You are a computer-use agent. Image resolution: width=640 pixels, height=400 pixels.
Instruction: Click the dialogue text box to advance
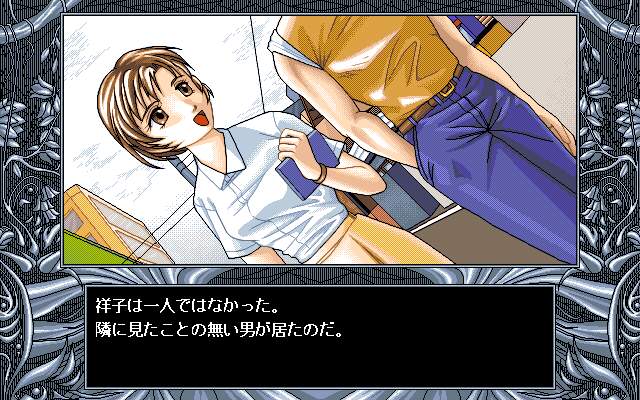pos(319,322)
